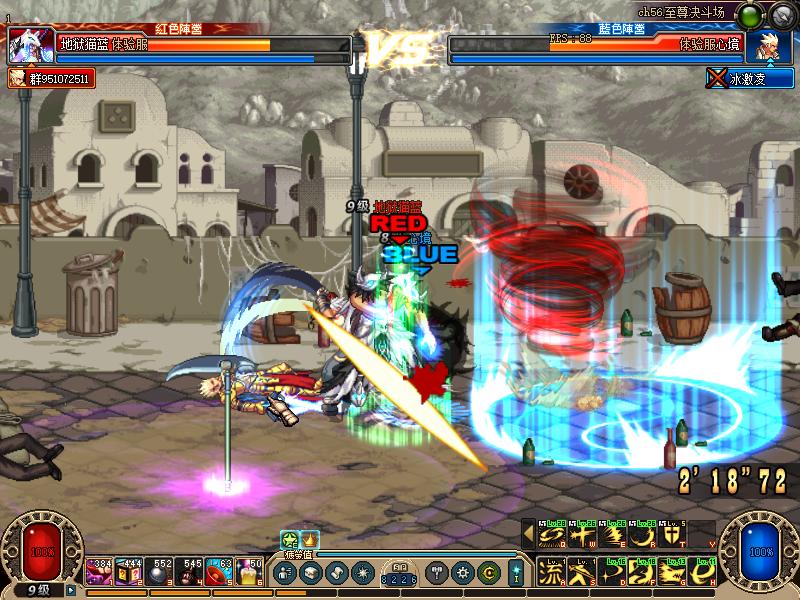This screenshot has height=600, width=800.
Task: Use the purple potion with 384 count
Action: click(98, 572)
